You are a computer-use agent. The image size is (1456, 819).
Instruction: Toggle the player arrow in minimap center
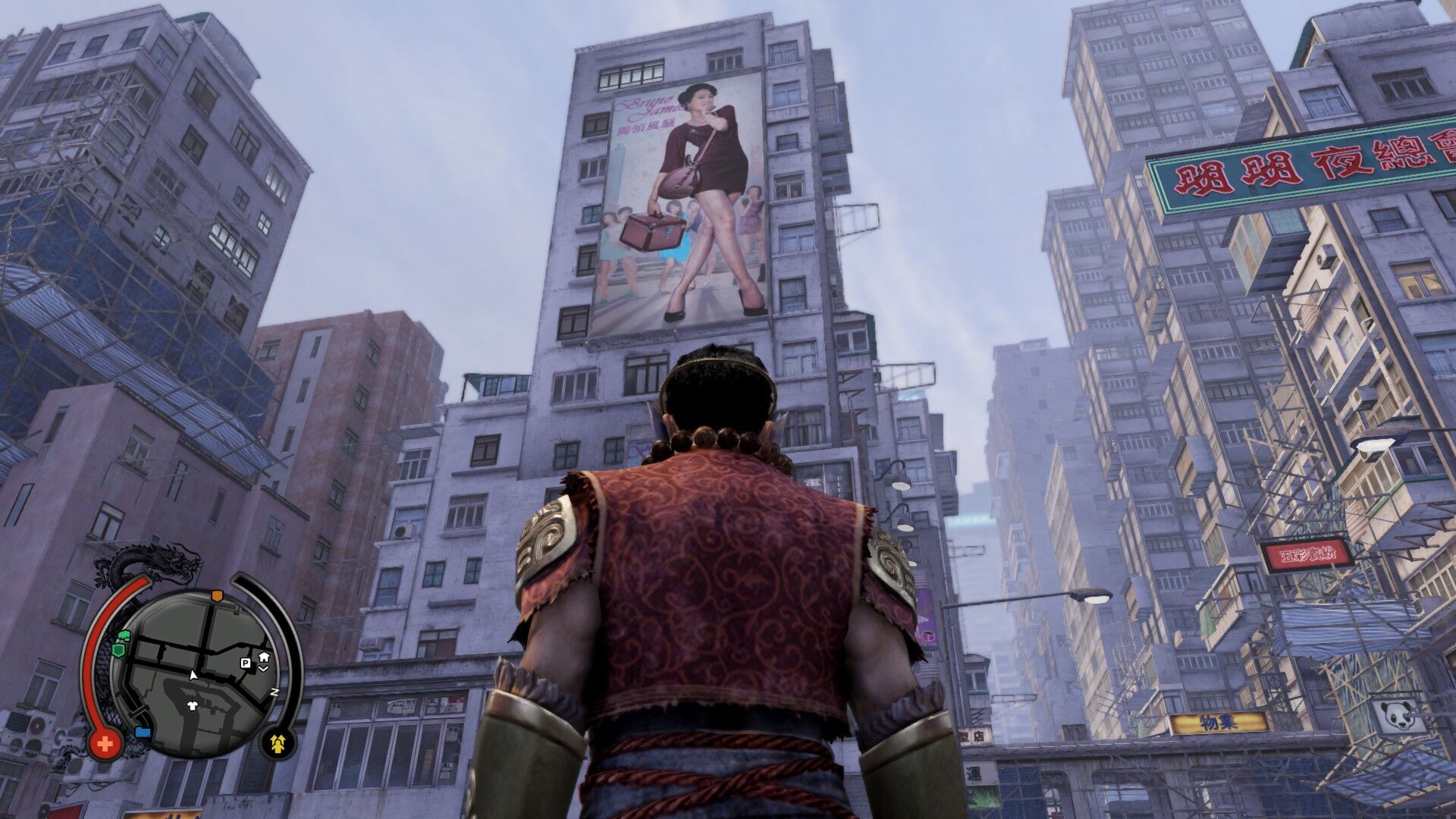pos(193,673)
